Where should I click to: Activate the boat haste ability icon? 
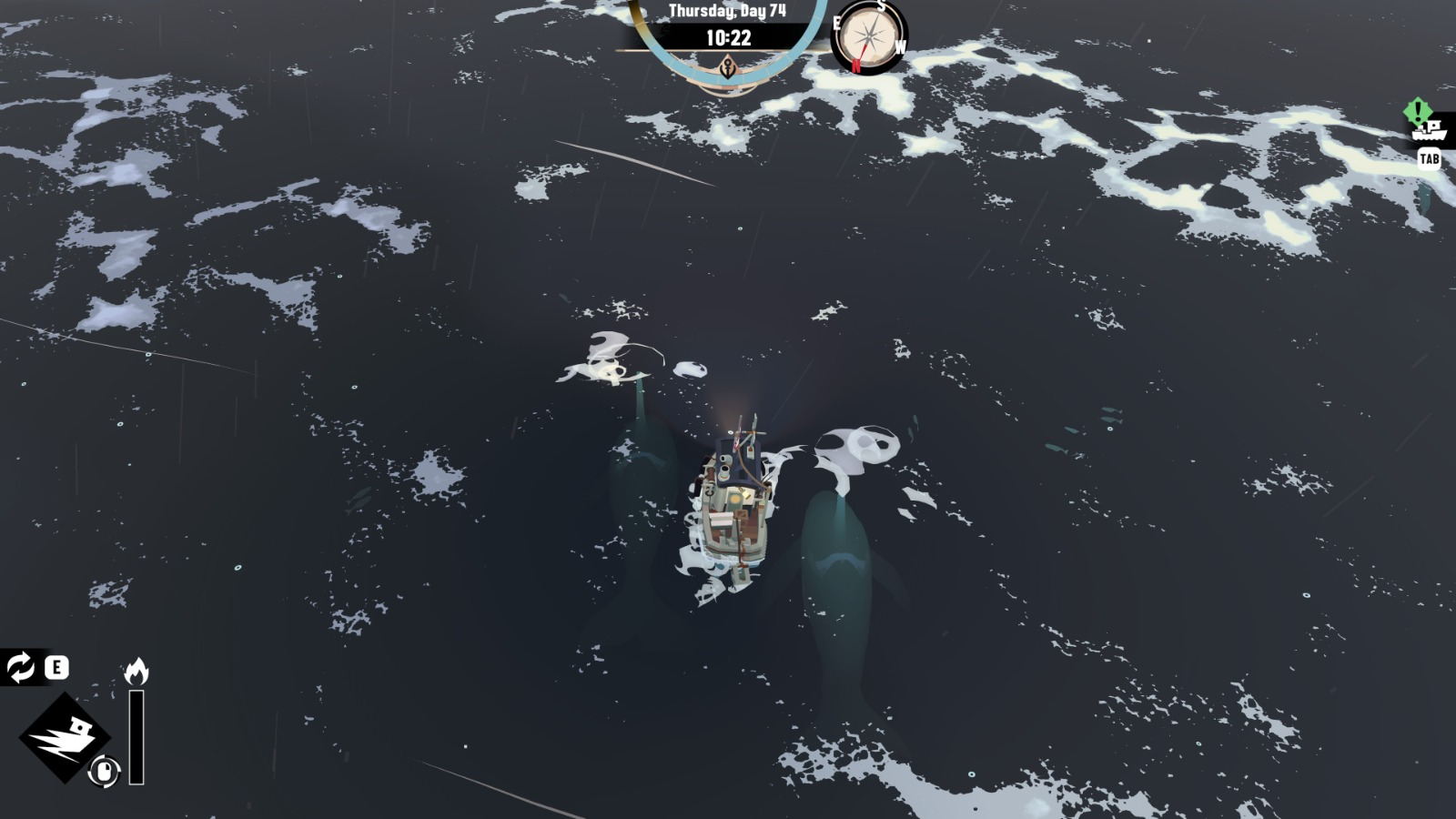click(x=64, y=736)
